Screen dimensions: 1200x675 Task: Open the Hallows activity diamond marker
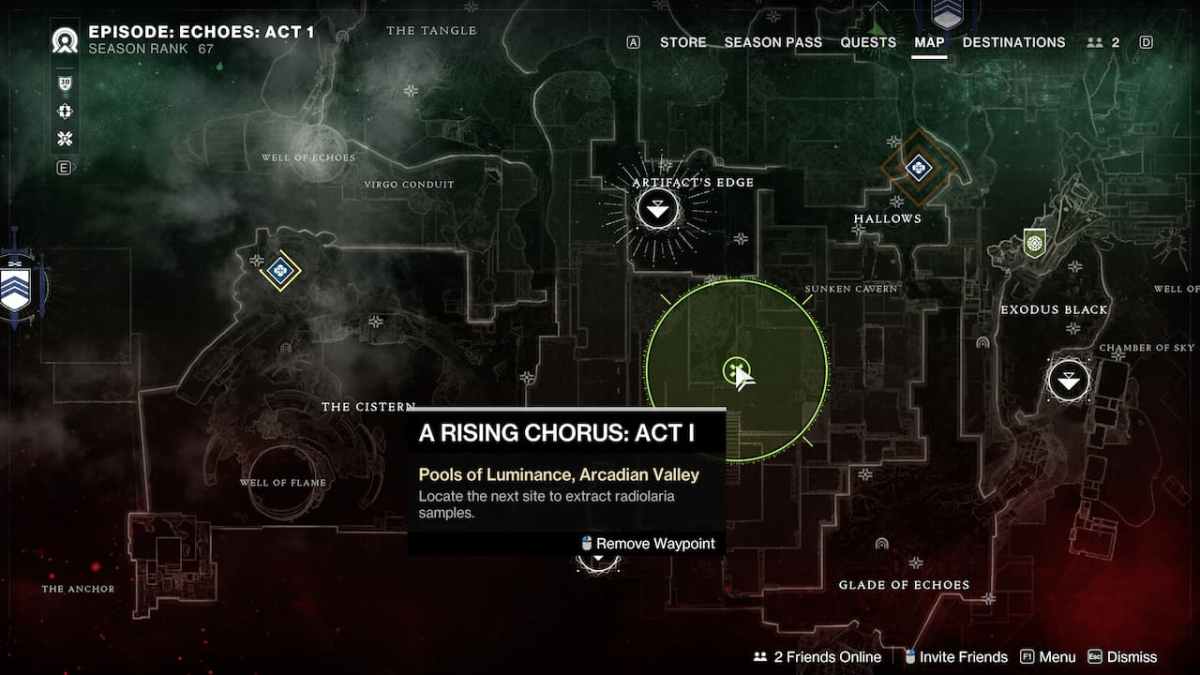[919, 168]
